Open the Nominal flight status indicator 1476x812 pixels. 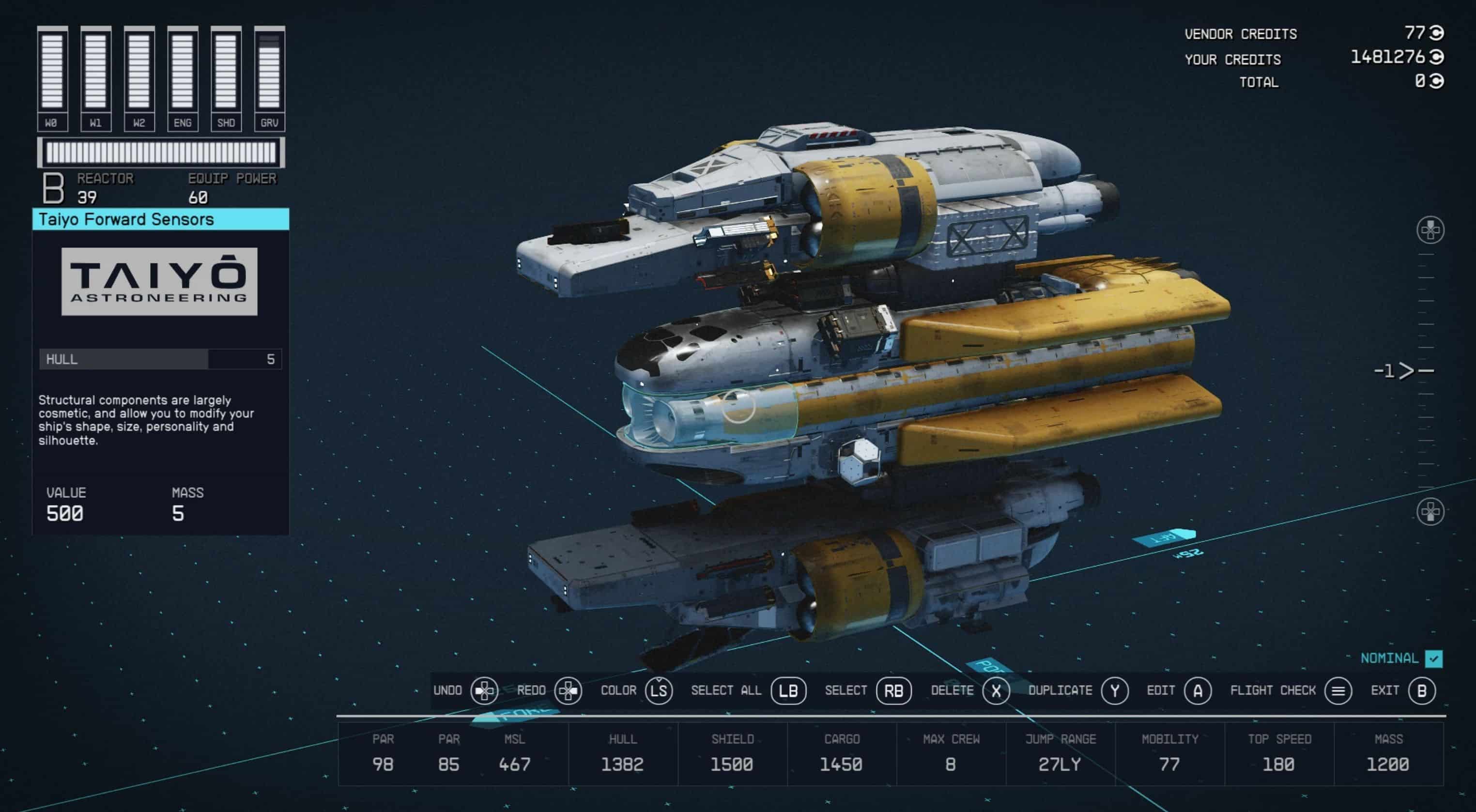click(1433, 659)
